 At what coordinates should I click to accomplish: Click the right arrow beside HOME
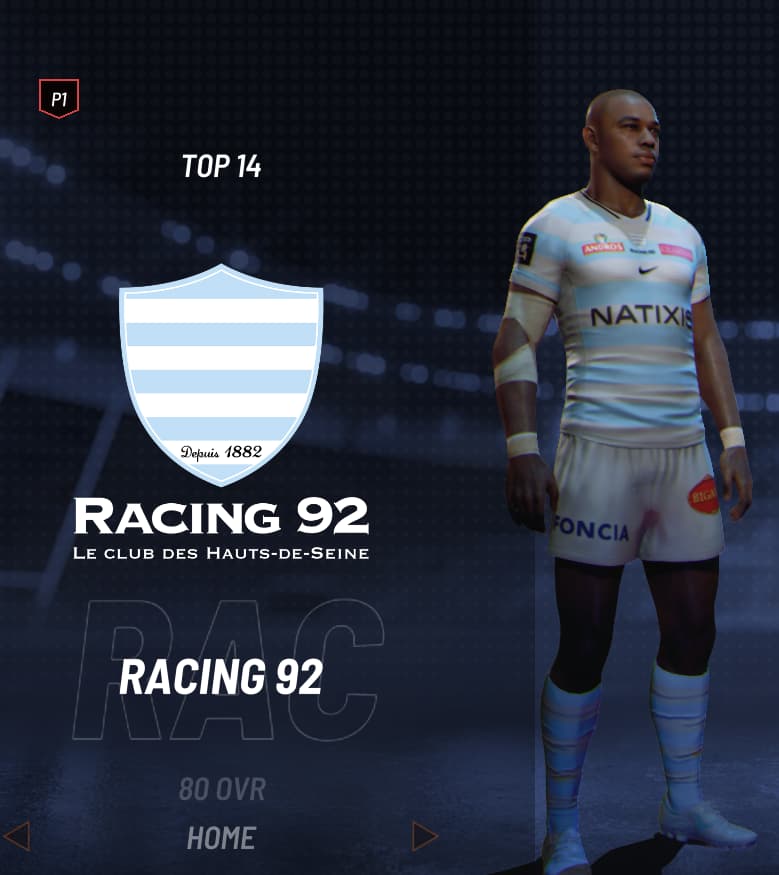coord(425,836)
